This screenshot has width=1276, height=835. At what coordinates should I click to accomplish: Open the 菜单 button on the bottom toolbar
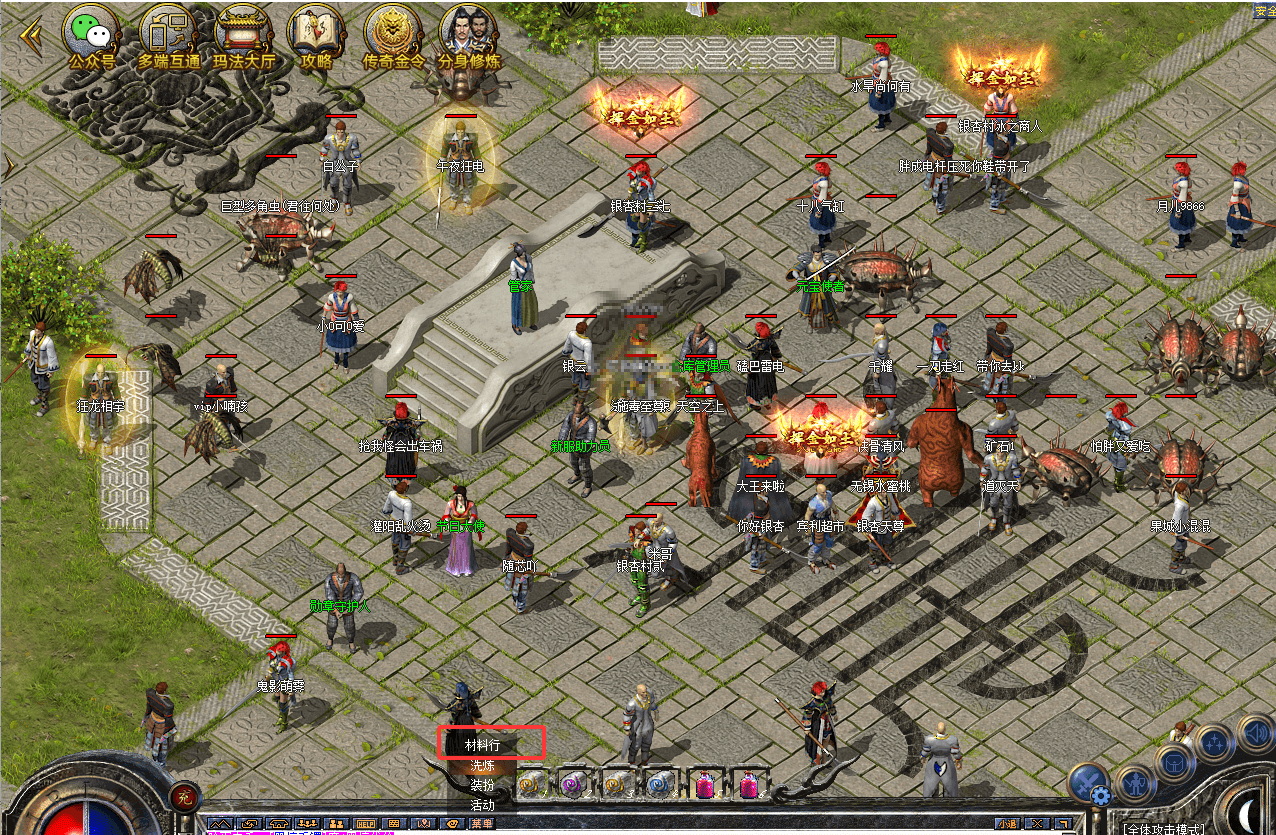(x=482, y=824)
